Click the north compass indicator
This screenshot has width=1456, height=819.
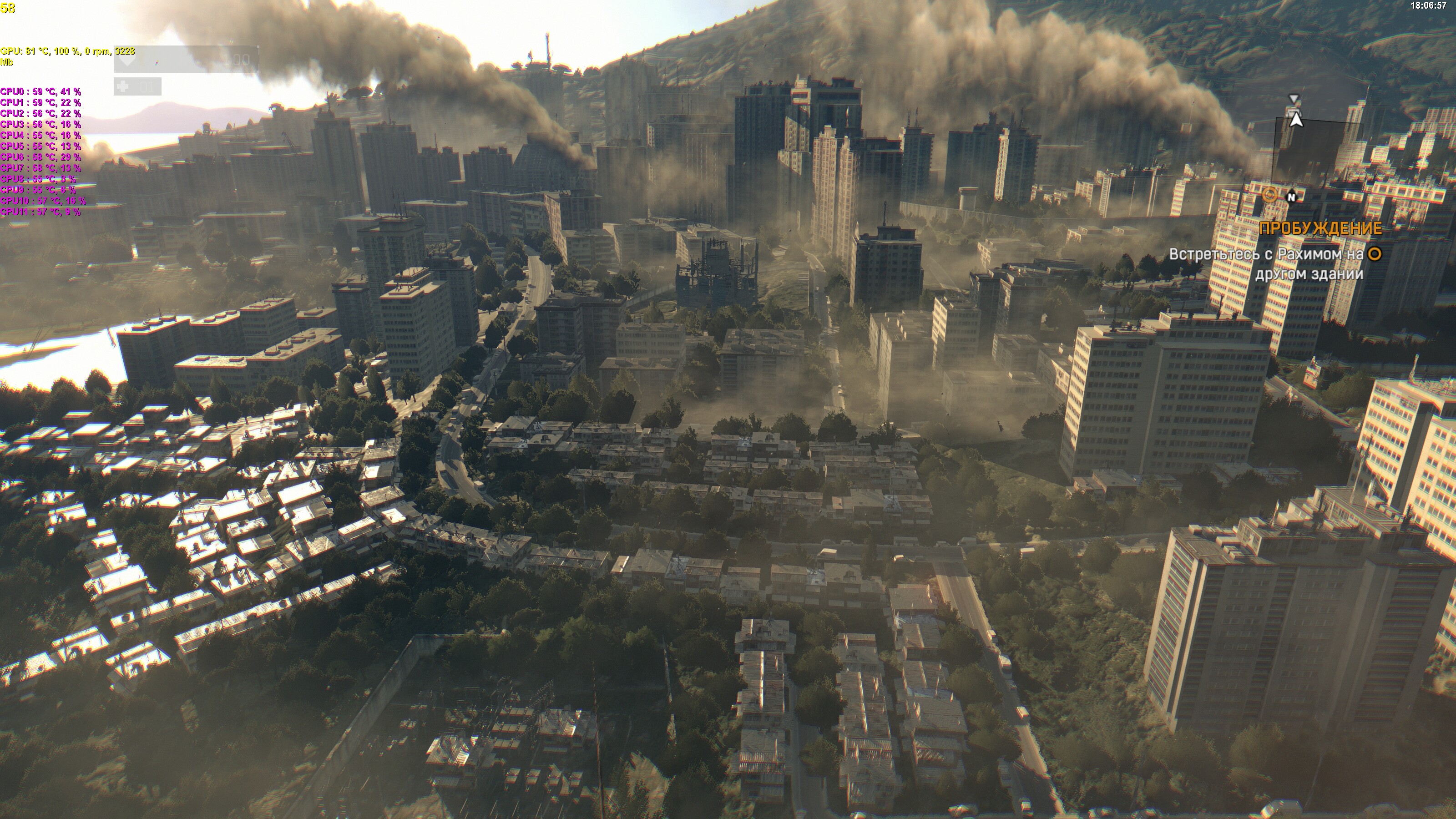1292,197
